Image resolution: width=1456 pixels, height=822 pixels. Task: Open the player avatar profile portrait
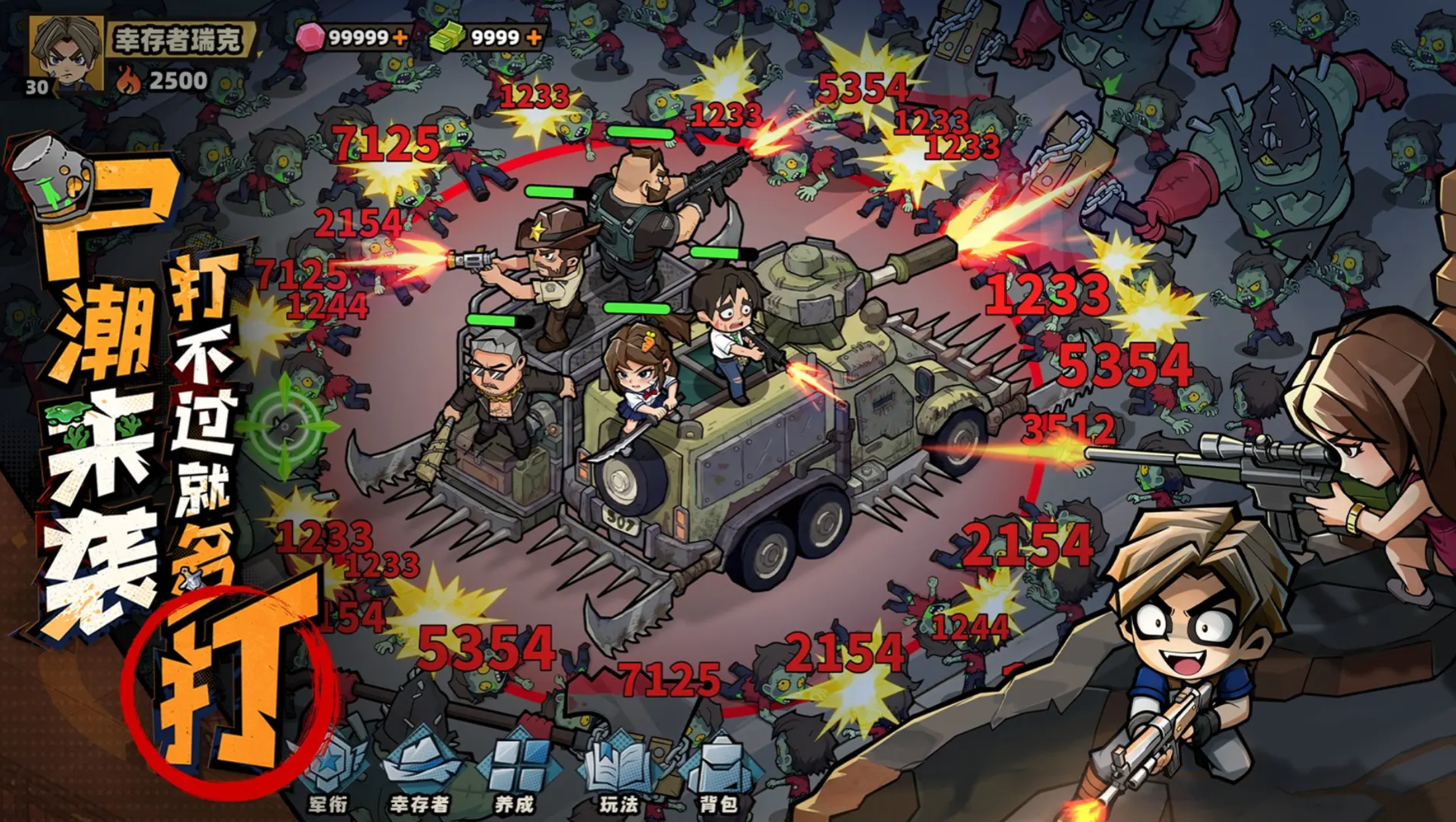(66, 53)
